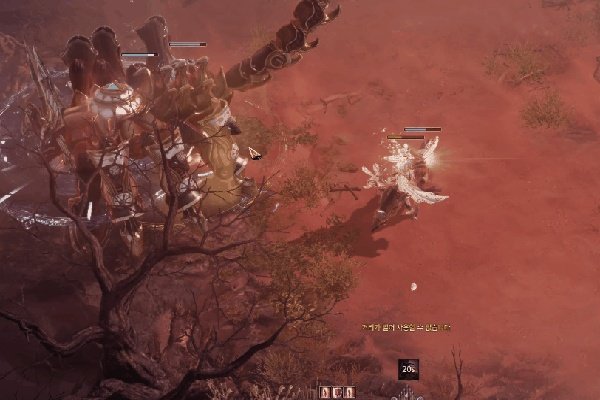The height and width of the screenshot is (400, 600).
Task: Click the icon showing the 20s cooldown
Action: pyautogui.click(x=408, y=369)
